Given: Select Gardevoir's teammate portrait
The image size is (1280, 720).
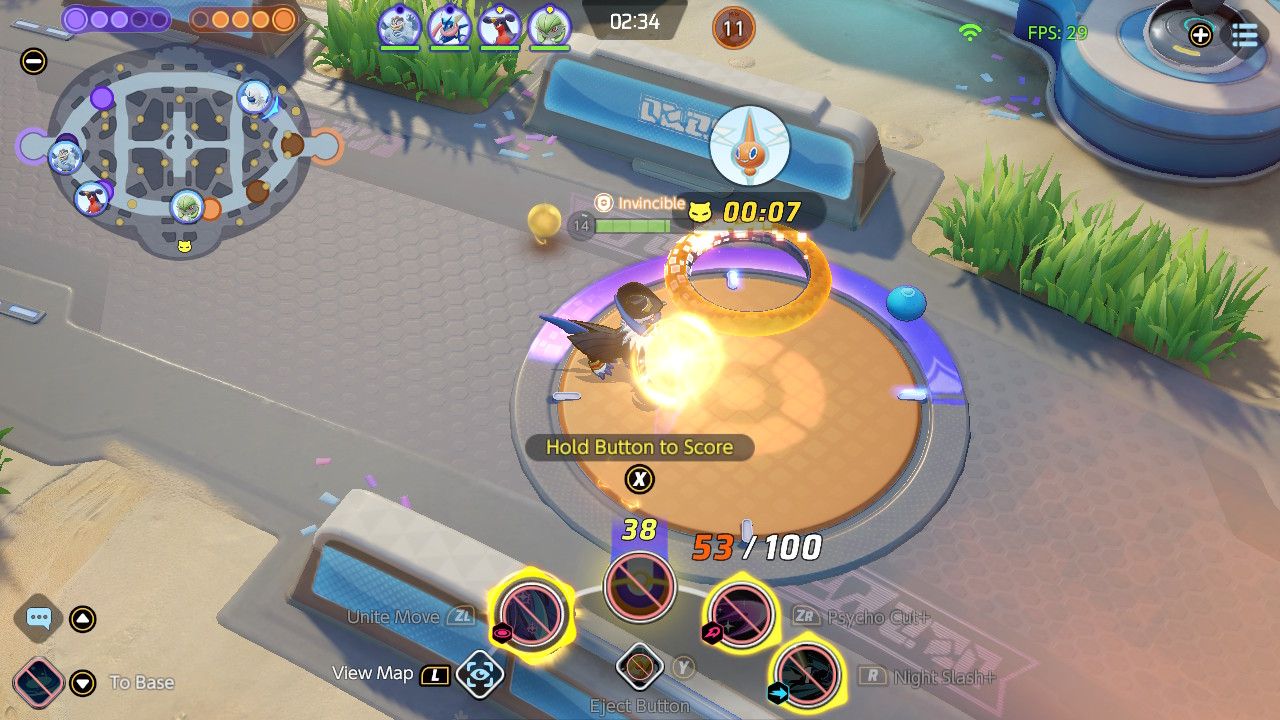Looking at the screenshot, I should click(548, 27).
